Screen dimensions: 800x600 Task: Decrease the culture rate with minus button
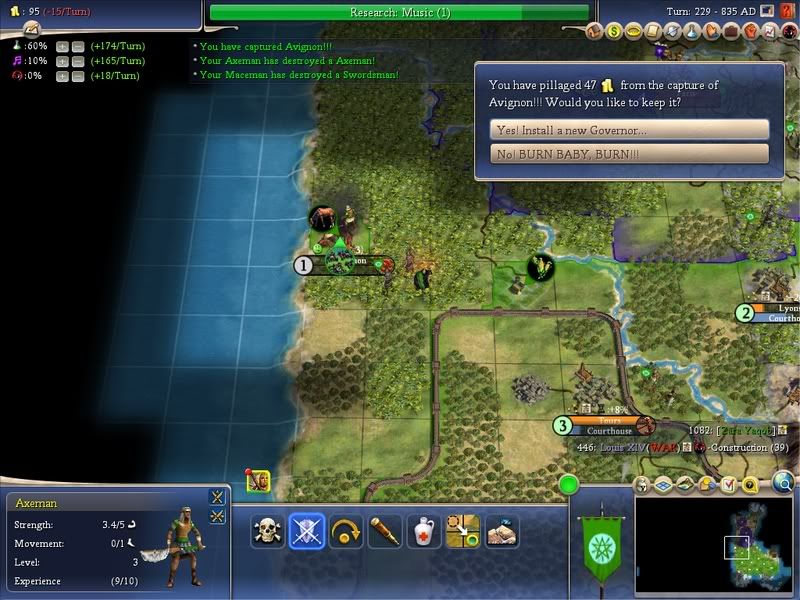pyautogui.click(x=78, y=61)
